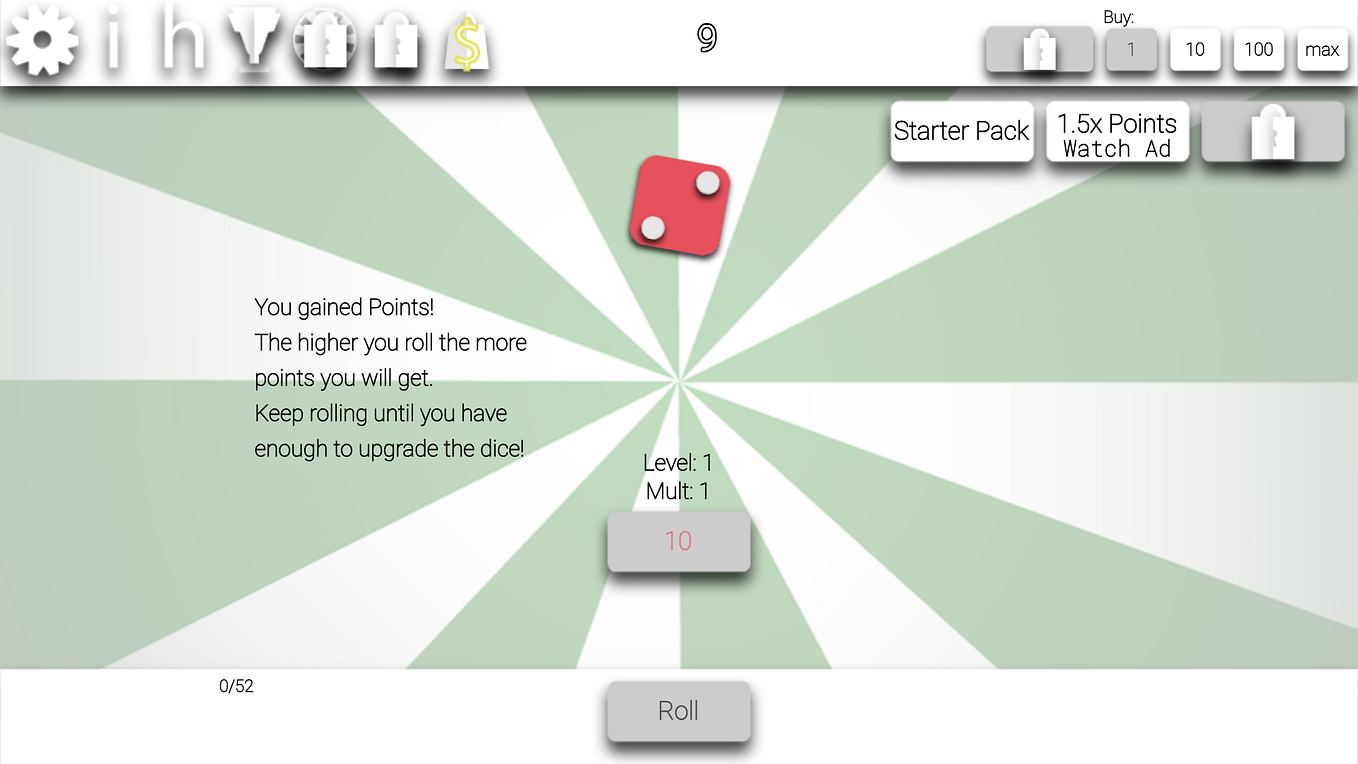Watch ad for 1.5x Points
Image resolution: width=1358 pixels, height=764 pixels.
(1117, 131)
